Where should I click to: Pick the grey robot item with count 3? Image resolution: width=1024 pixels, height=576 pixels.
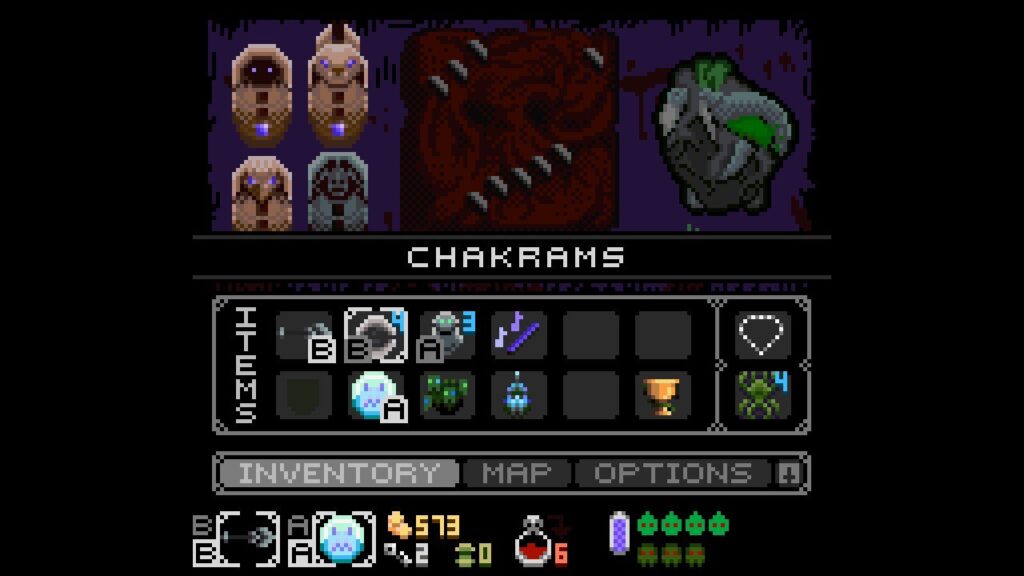[x=446, y=334]
